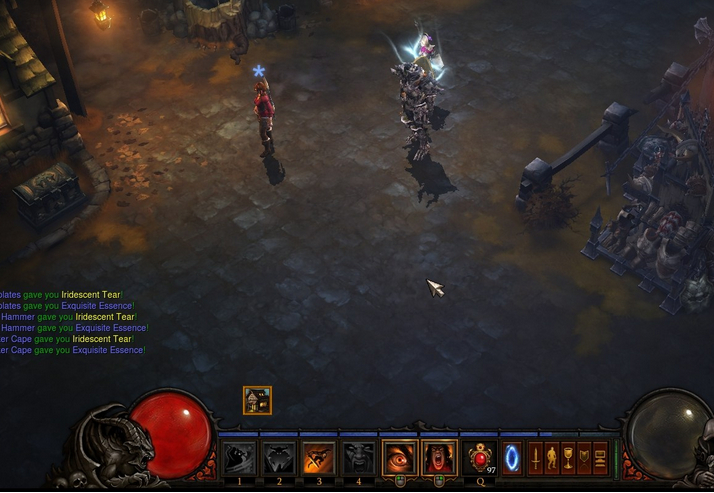Click the house buff icon above the skill bar
Image resolution: width=714 pixels, height=493 pixels.
tap(257, 401)
